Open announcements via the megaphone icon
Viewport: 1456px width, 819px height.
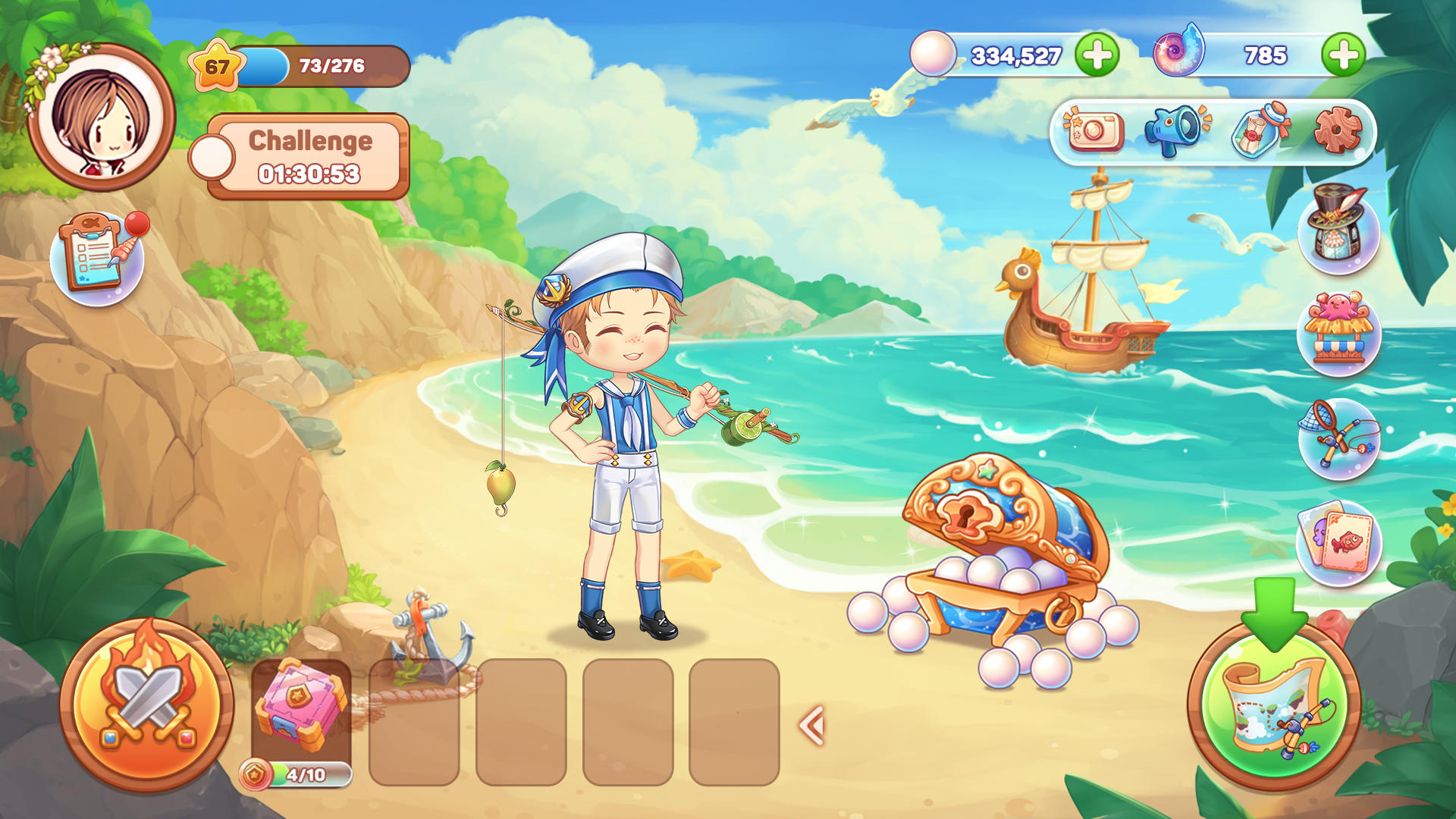click(x=1172, y=132)
